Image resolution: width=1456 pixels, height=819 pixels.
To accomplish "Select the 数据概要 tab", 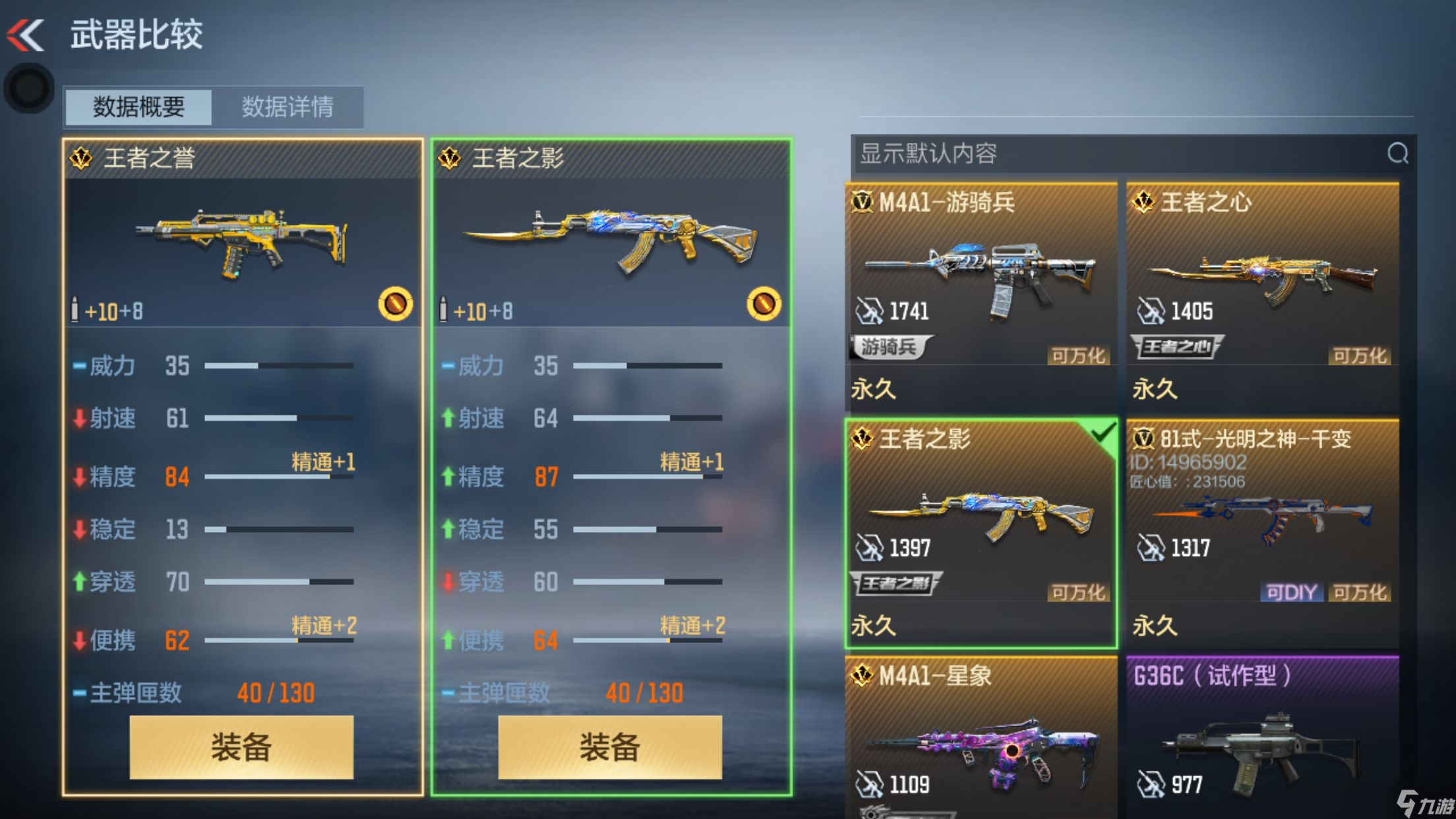I will coord(138,107).
